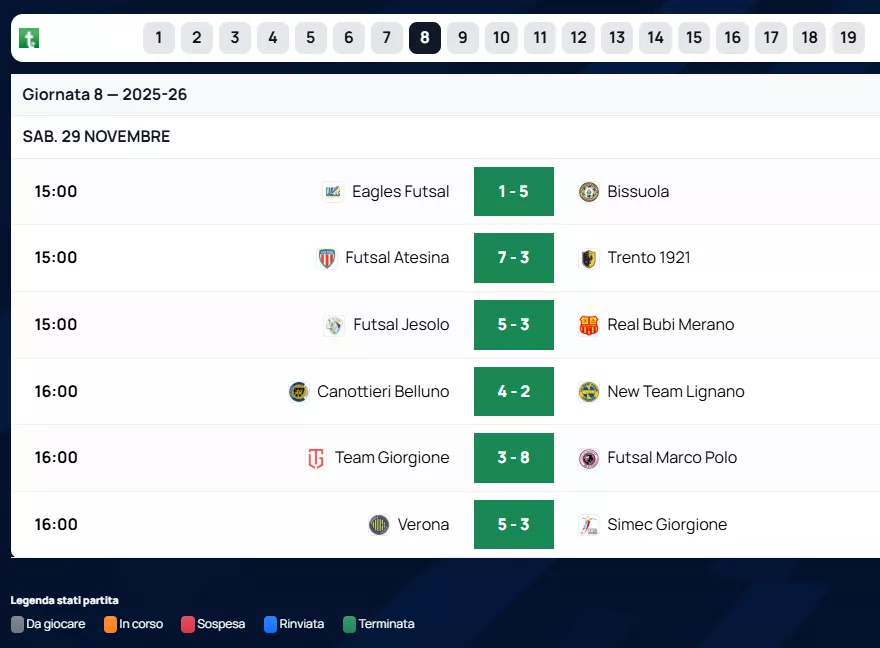Image resolution: width=880 pixels, height=648 pixels.
Task: Select Trento 1921 team name
Action: pos(648,258)
